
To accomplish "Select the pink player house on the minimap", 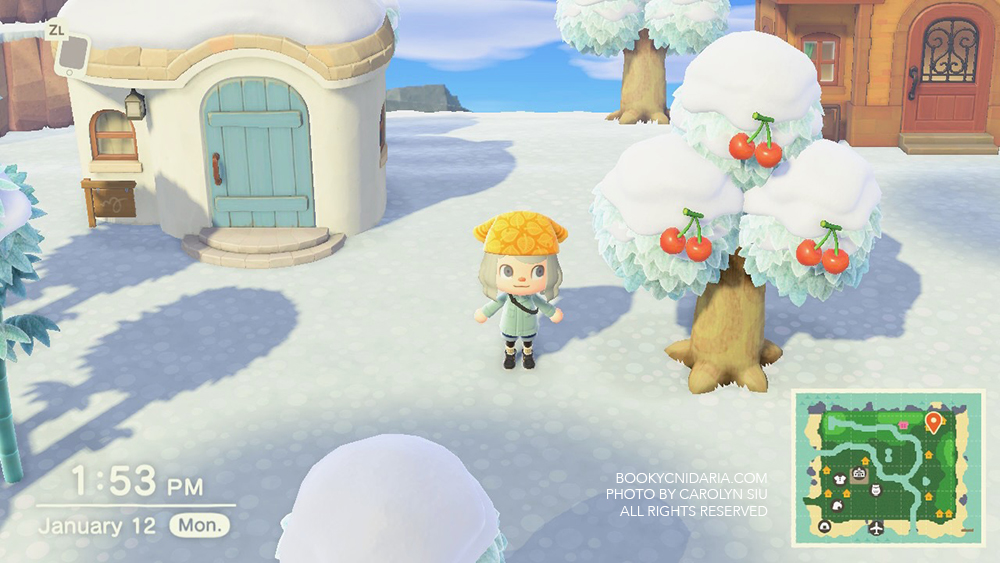I will pos(903,424).
